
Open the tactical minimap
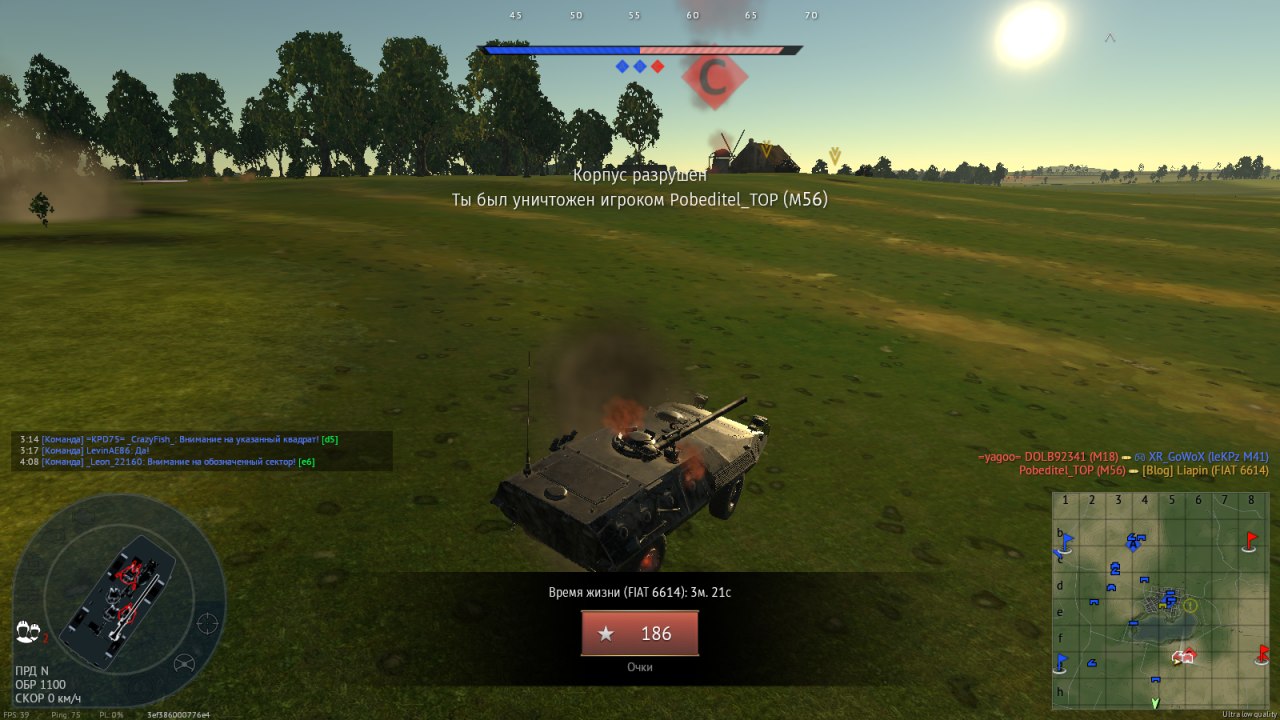click(x=1160, y=599)
